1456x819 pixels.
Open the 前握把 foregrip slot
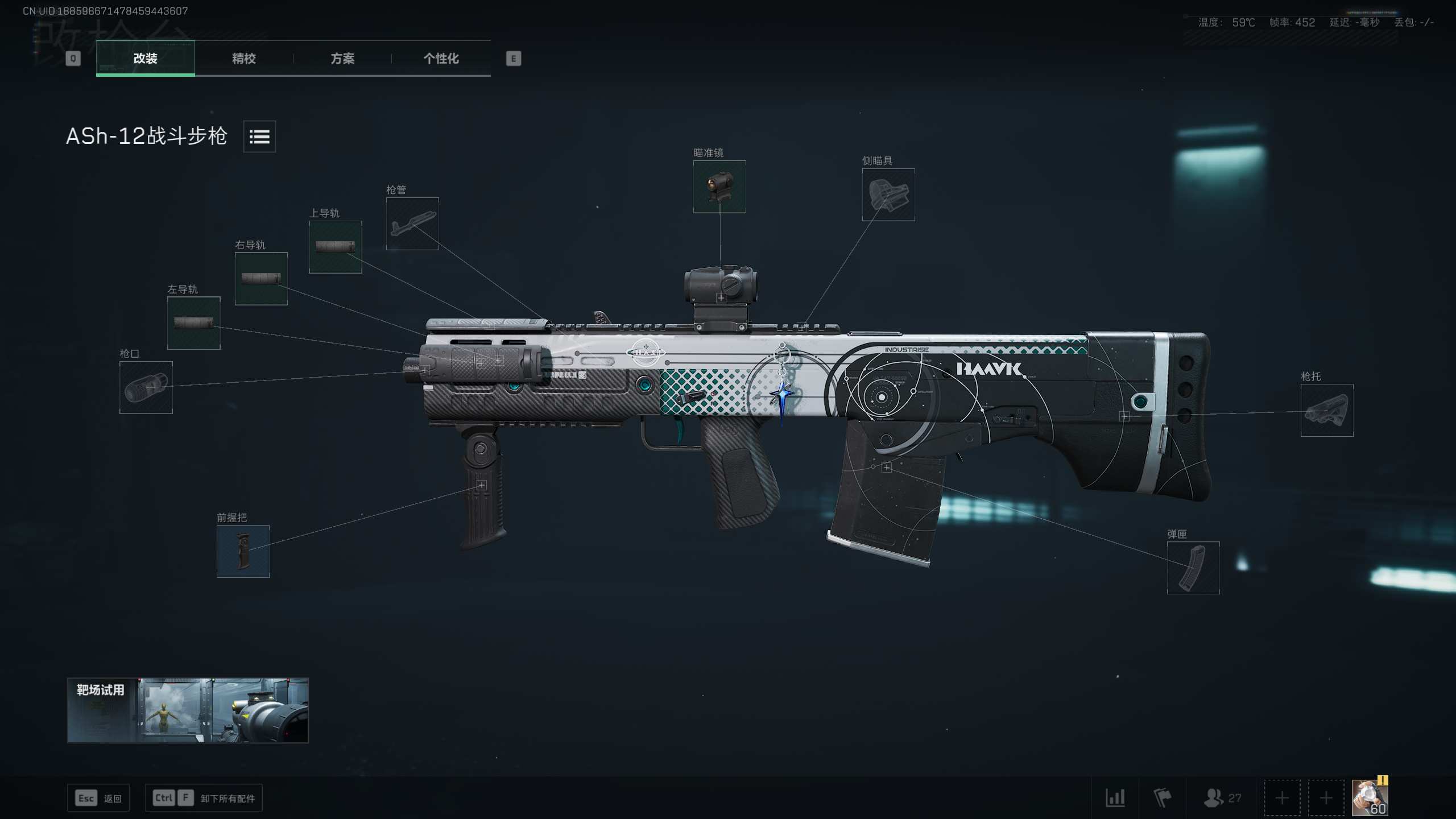(x=243, y=551)
